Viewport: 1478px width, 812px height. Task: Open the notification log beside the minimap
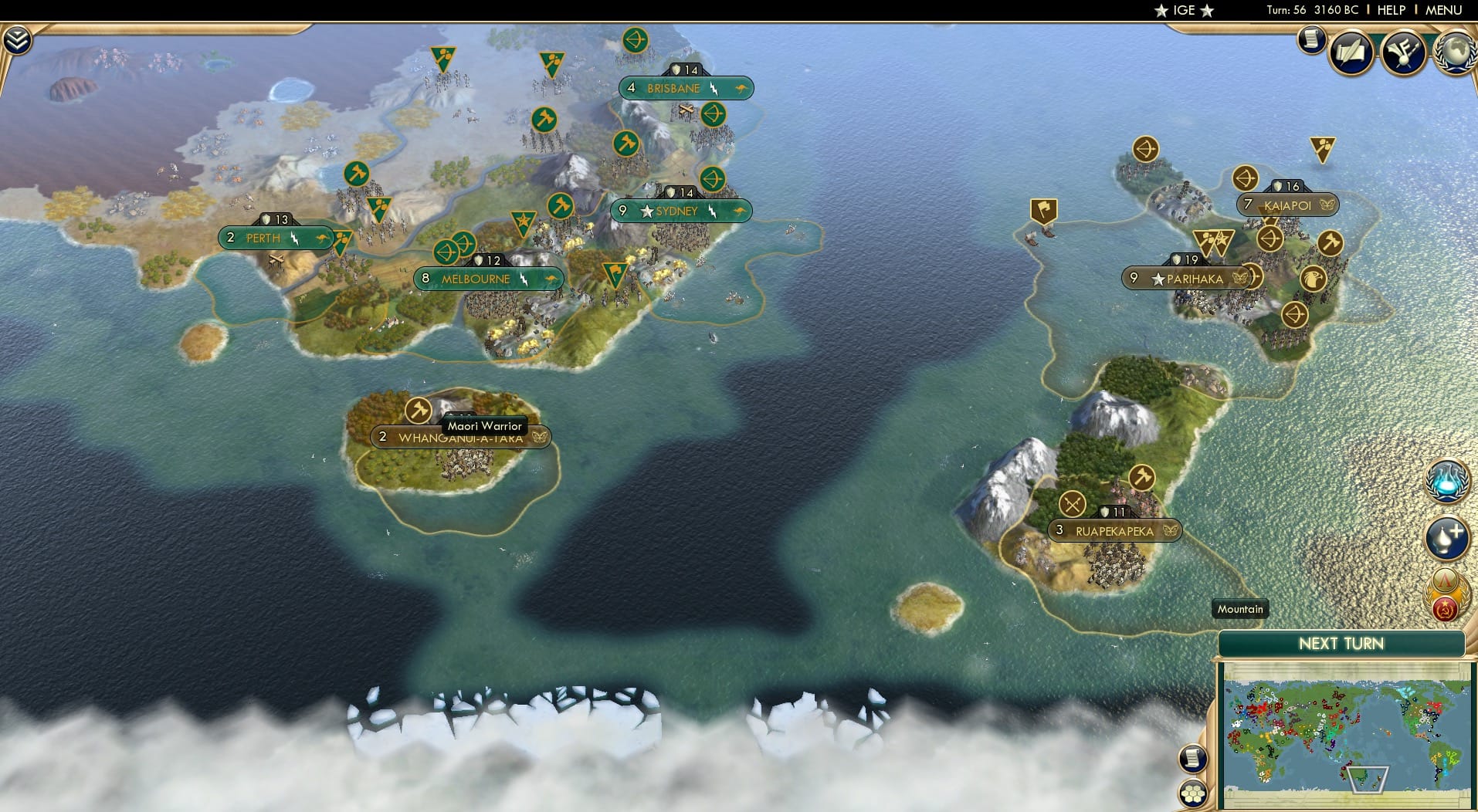pyautogui.click(x=1192, y=758)
